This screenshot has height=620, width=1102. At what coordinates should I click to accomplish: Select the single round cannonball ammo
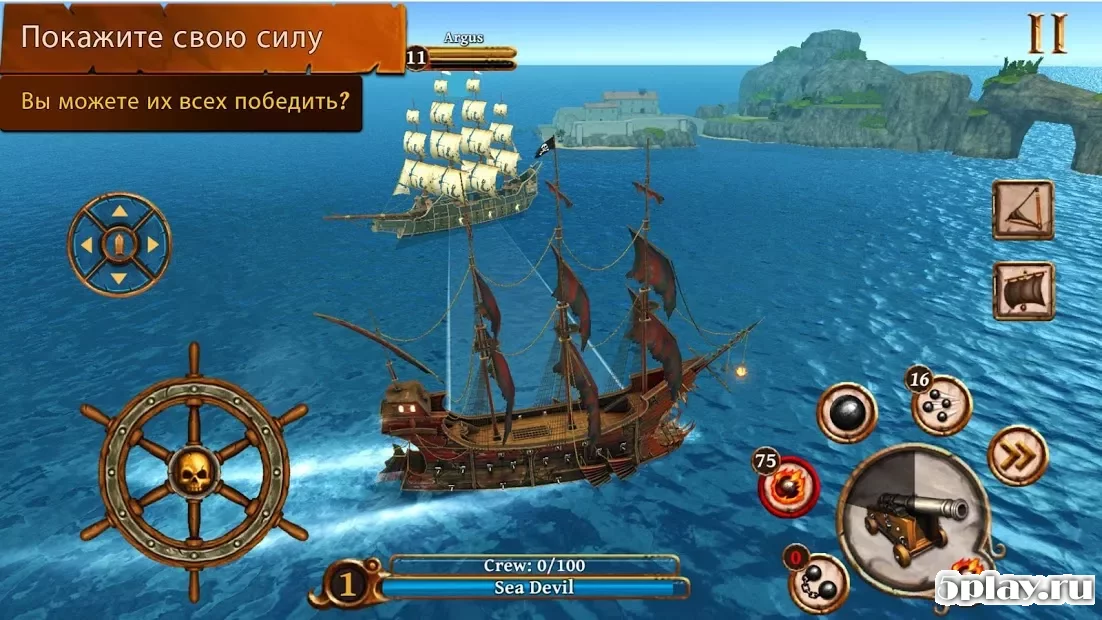[846, 412]
